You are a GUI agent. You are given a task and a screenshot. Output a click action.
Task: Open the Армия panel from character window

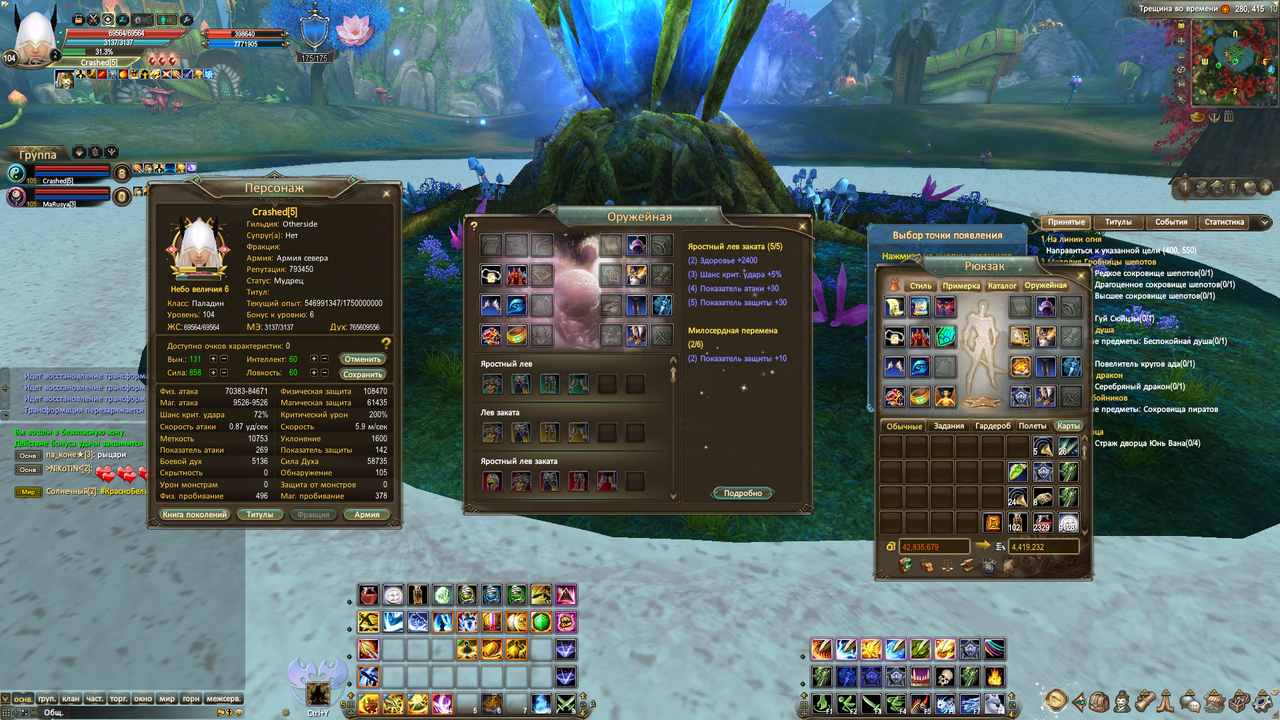[x=367, y=515]
